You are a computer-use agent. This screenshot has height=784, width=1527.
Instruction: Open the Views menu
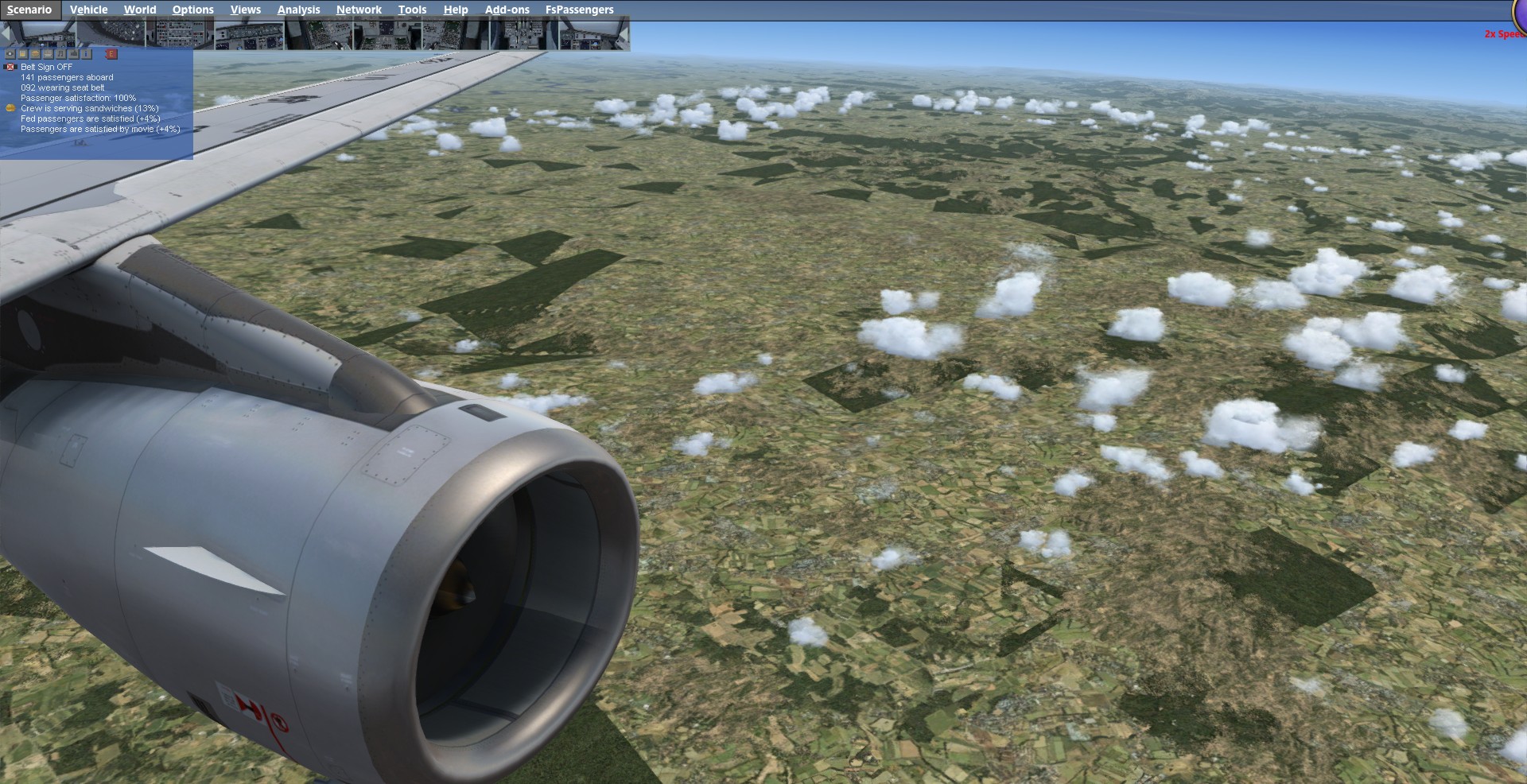[x=245, y=10]
